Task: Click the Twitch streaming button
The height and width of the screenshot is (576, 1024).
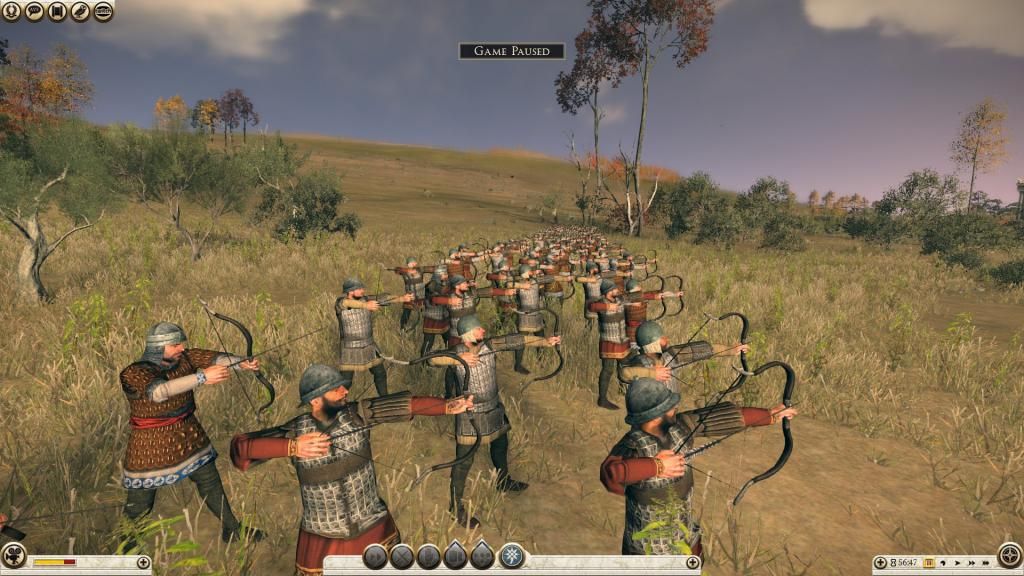Action: 103,11
